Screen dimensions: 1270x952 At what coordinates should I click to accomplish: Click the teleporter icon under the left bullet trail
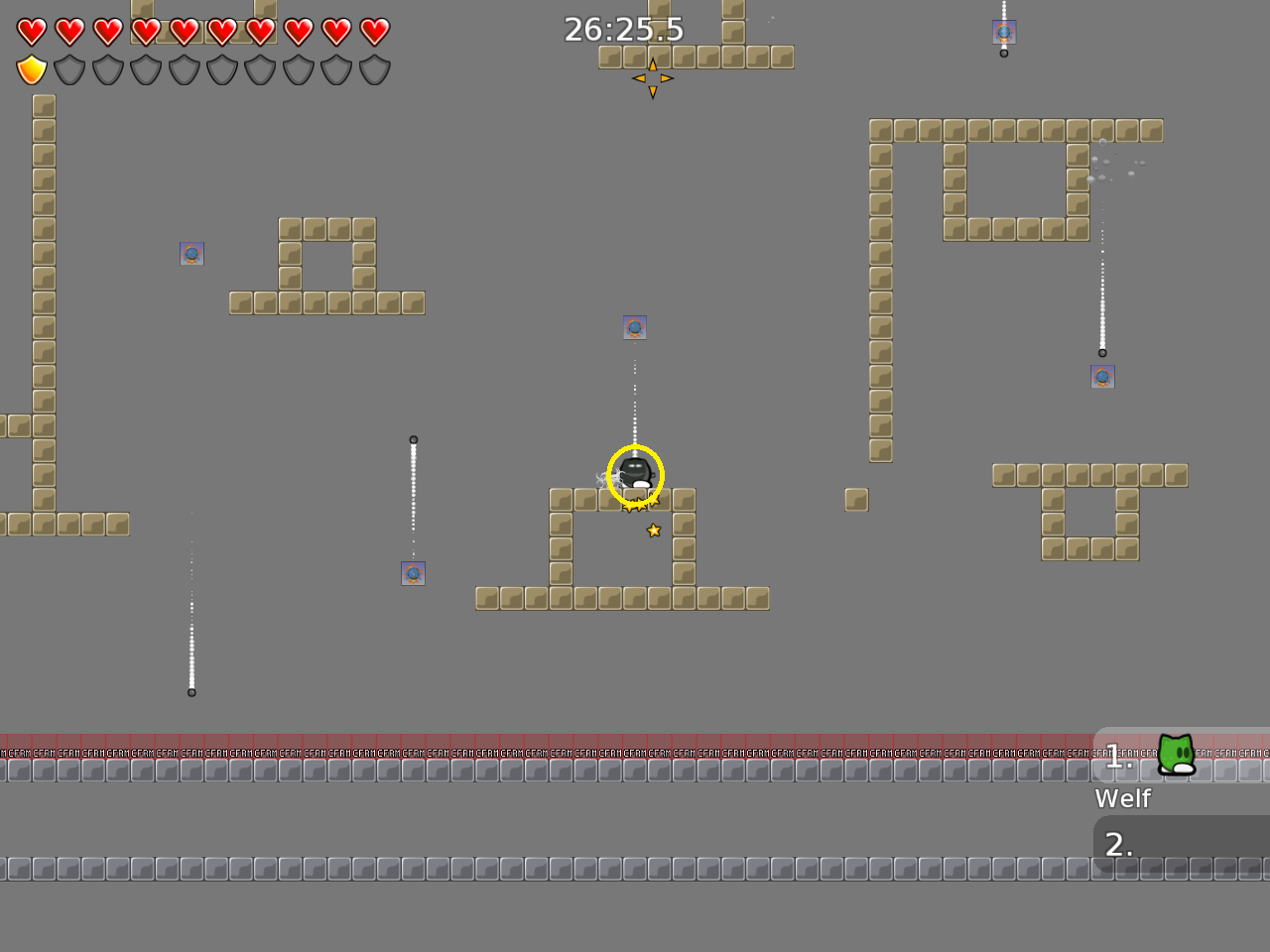tap(414, 572)
